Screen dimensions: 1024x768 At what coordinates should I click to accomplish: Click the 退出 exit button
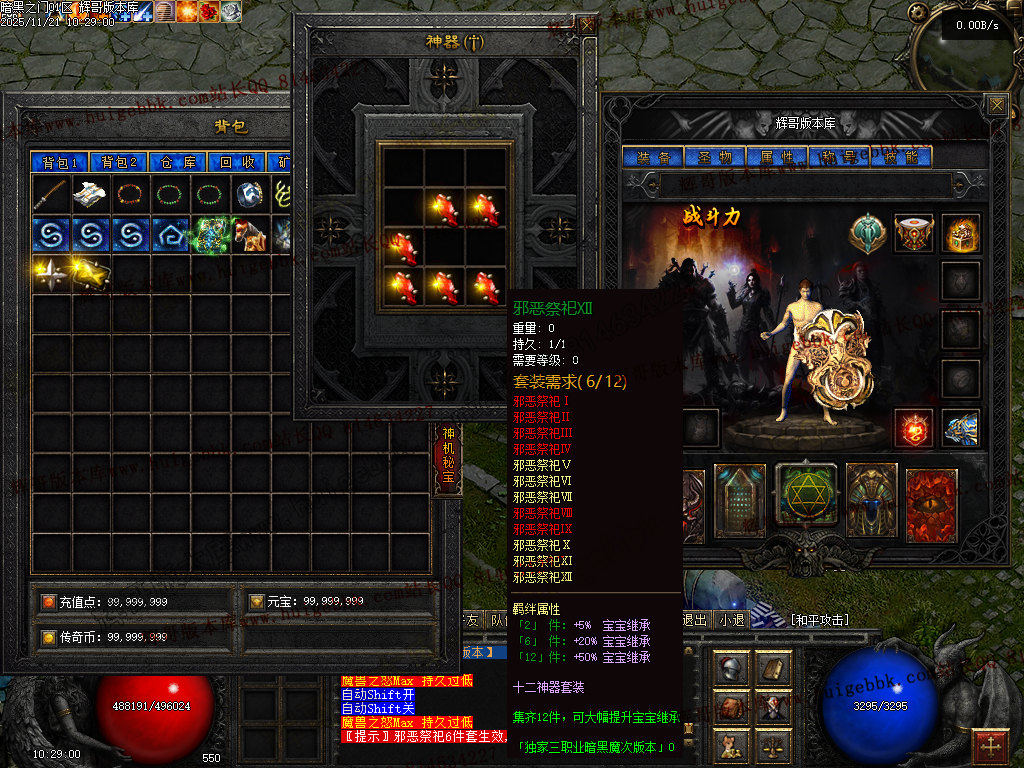[695, 620]
